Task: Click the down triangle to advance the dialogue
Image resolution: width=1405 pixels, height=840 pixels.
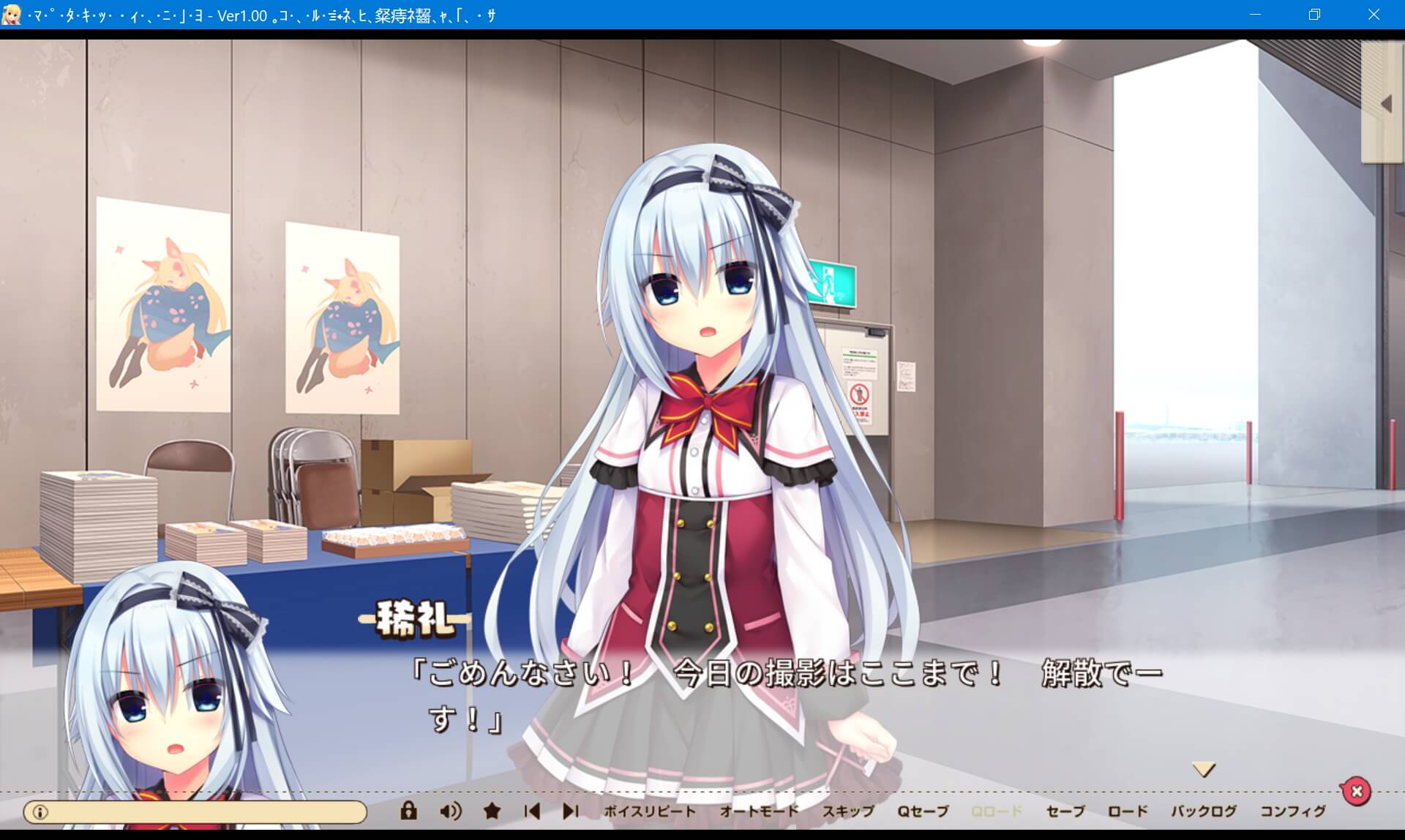Action: point(1202,768)
